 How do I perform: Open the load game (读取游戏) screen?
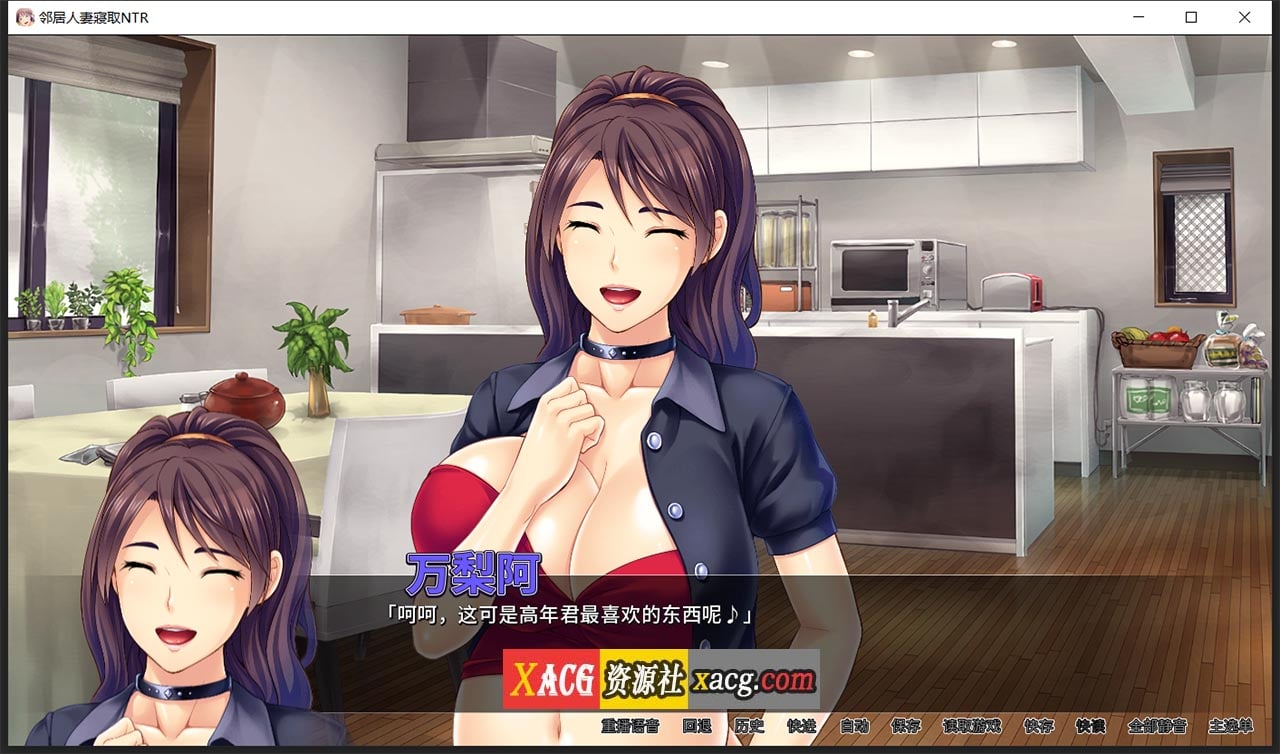coord(971,727)
